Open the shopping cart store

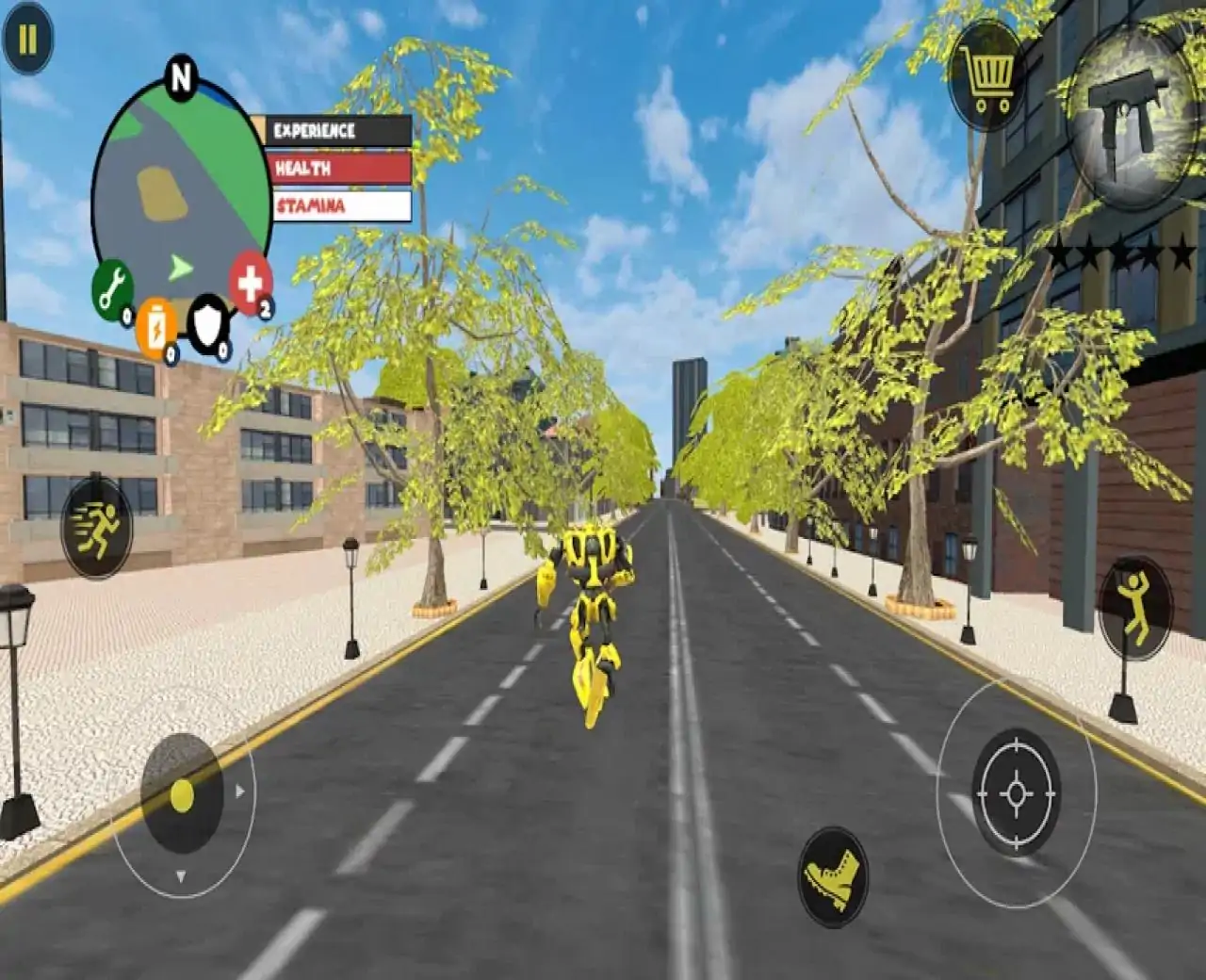point(986,74)
